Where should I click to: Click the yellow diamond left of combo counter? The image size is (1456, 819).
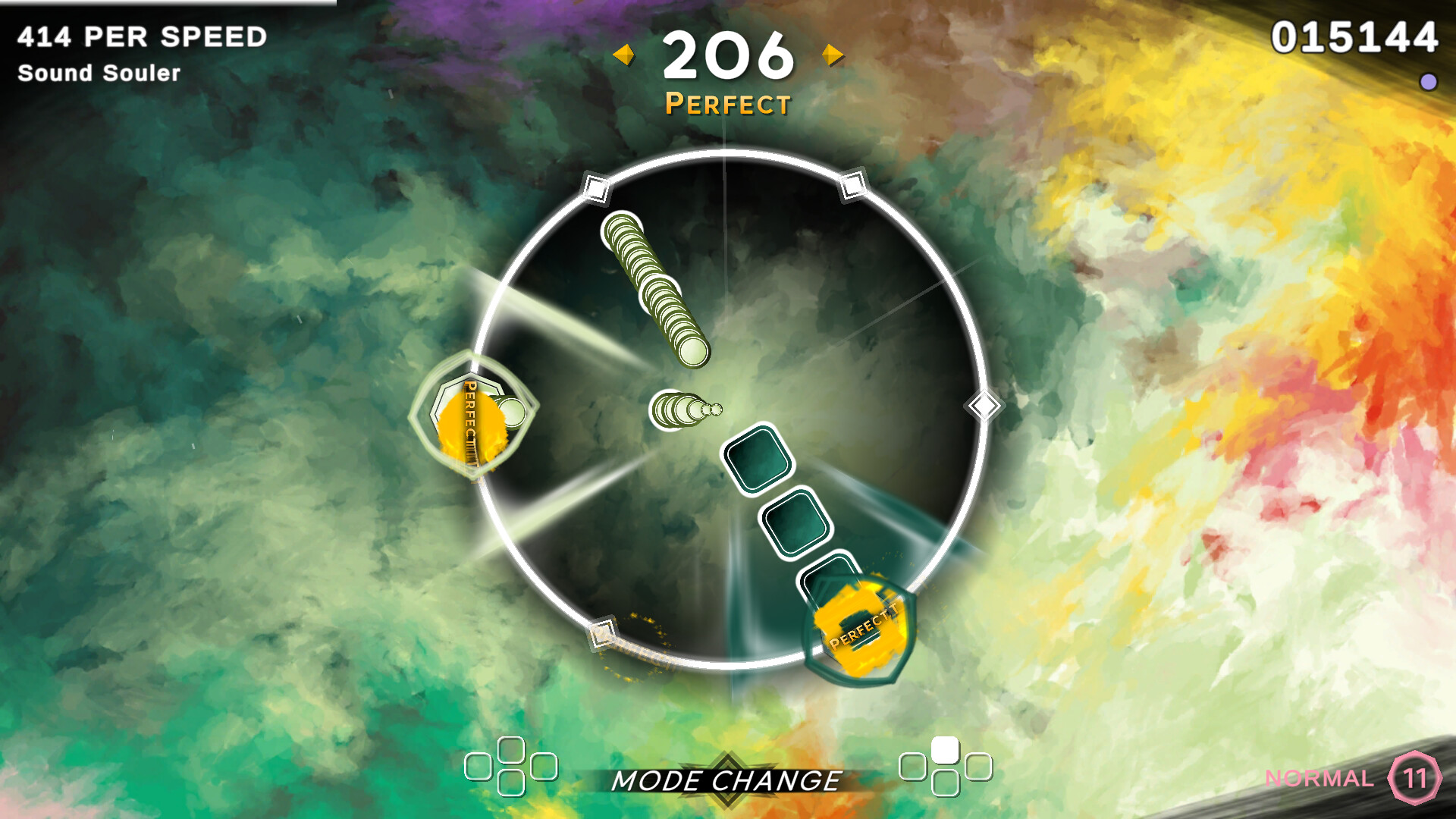pos(623,54)
